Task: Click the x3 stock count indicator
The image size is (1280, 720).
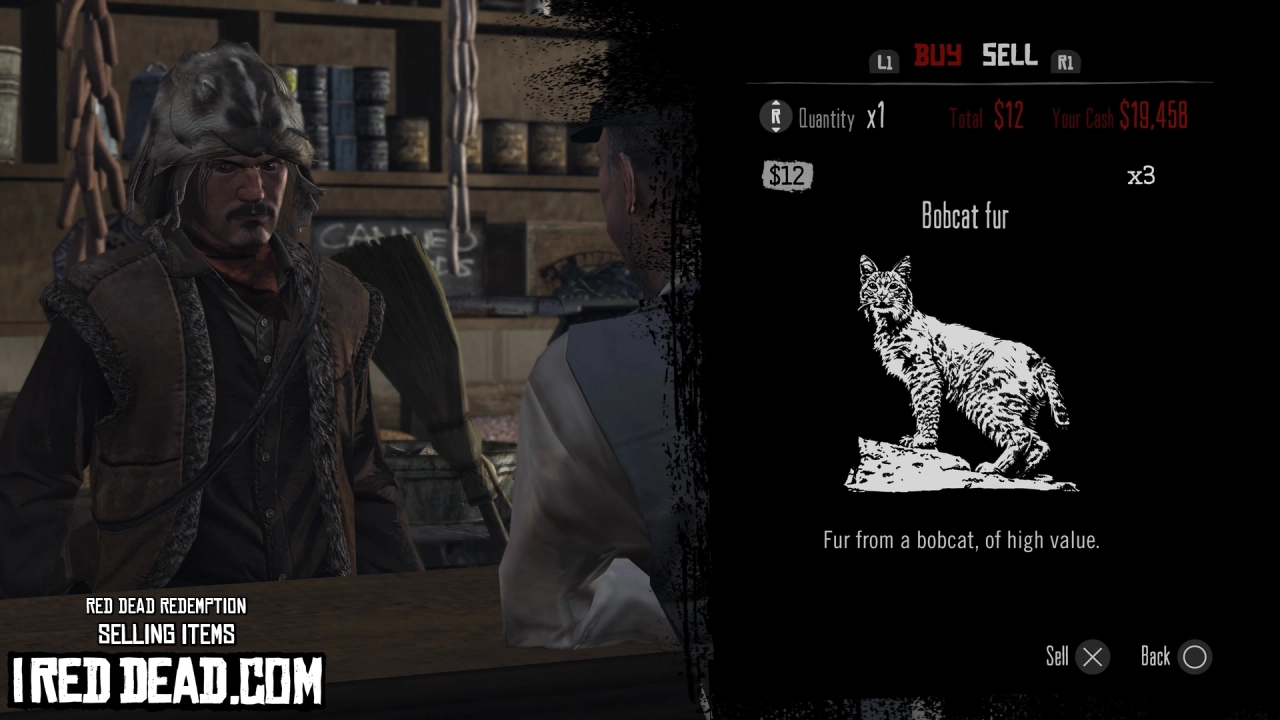Action: (1141, 174)
